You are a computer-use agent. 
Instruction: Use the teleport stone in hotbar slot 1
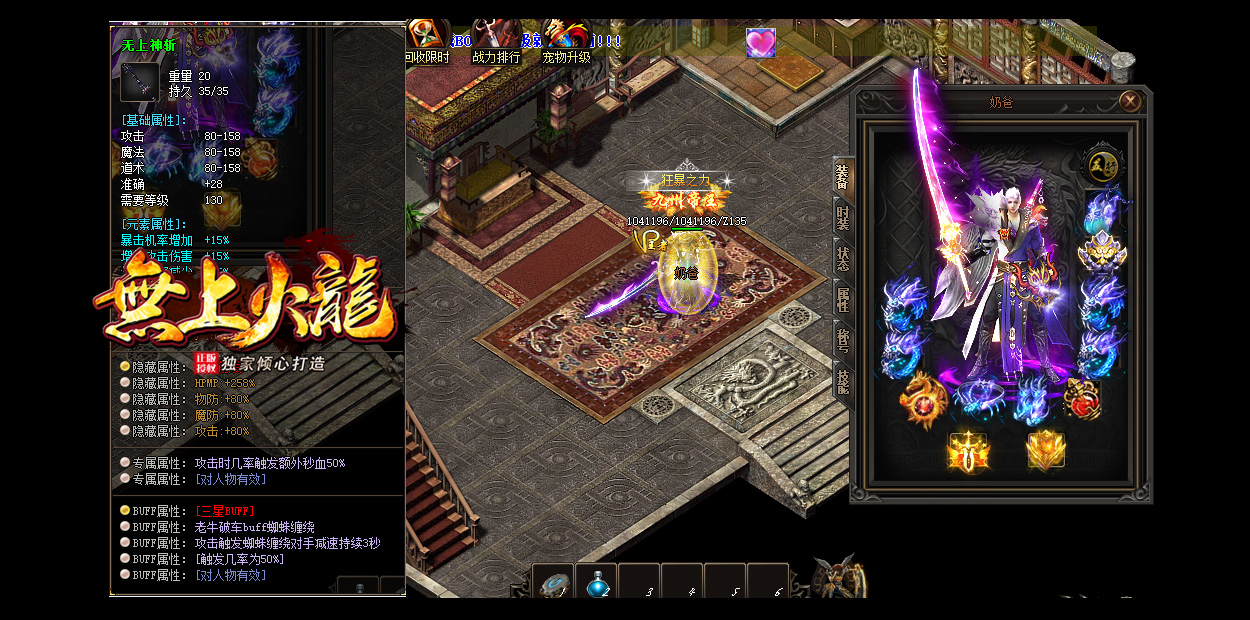click(553, 584)
